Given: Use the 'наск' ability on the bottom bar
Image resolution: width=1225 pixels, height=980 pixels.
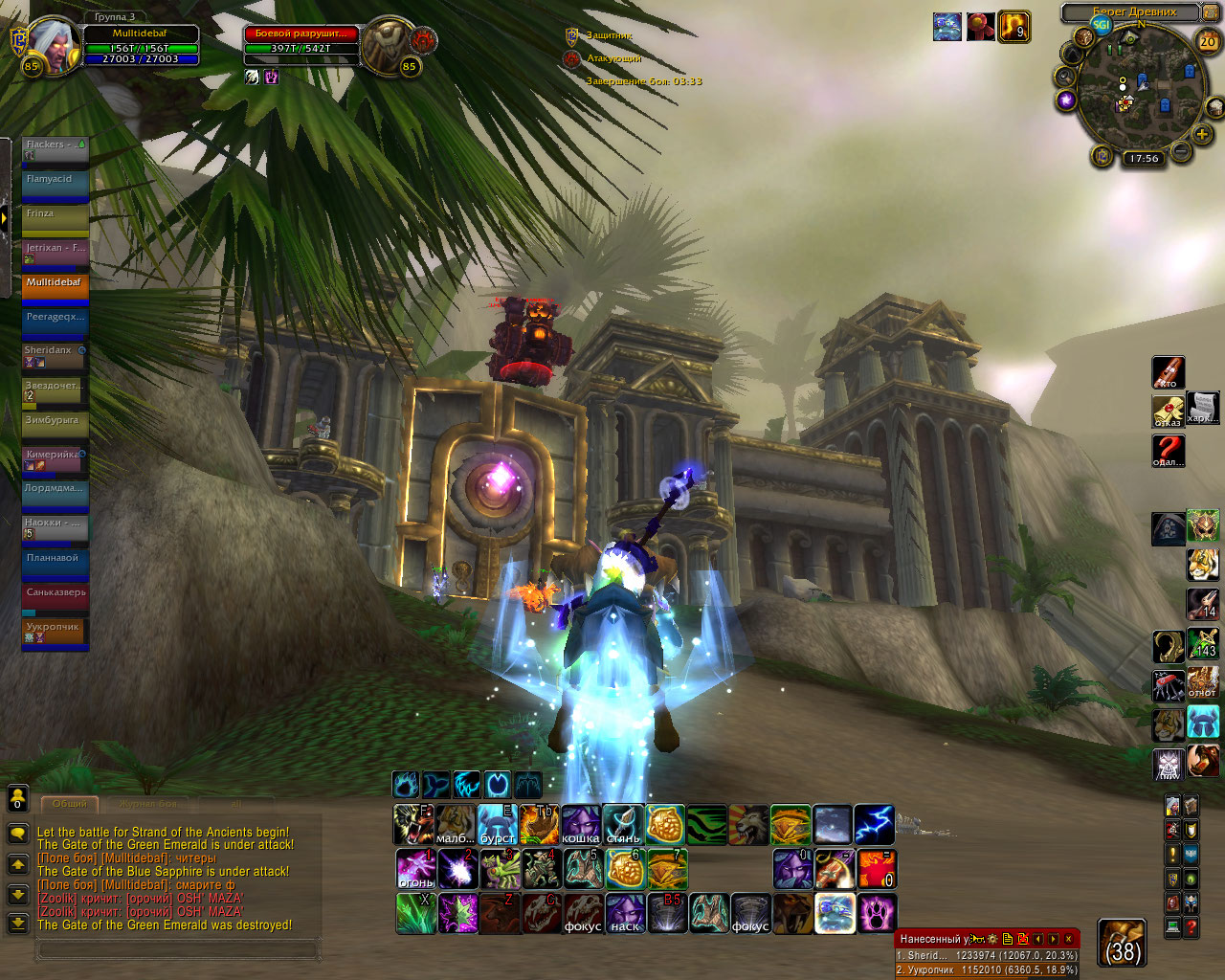Looking at the screenshot, I should pos(625,913).
